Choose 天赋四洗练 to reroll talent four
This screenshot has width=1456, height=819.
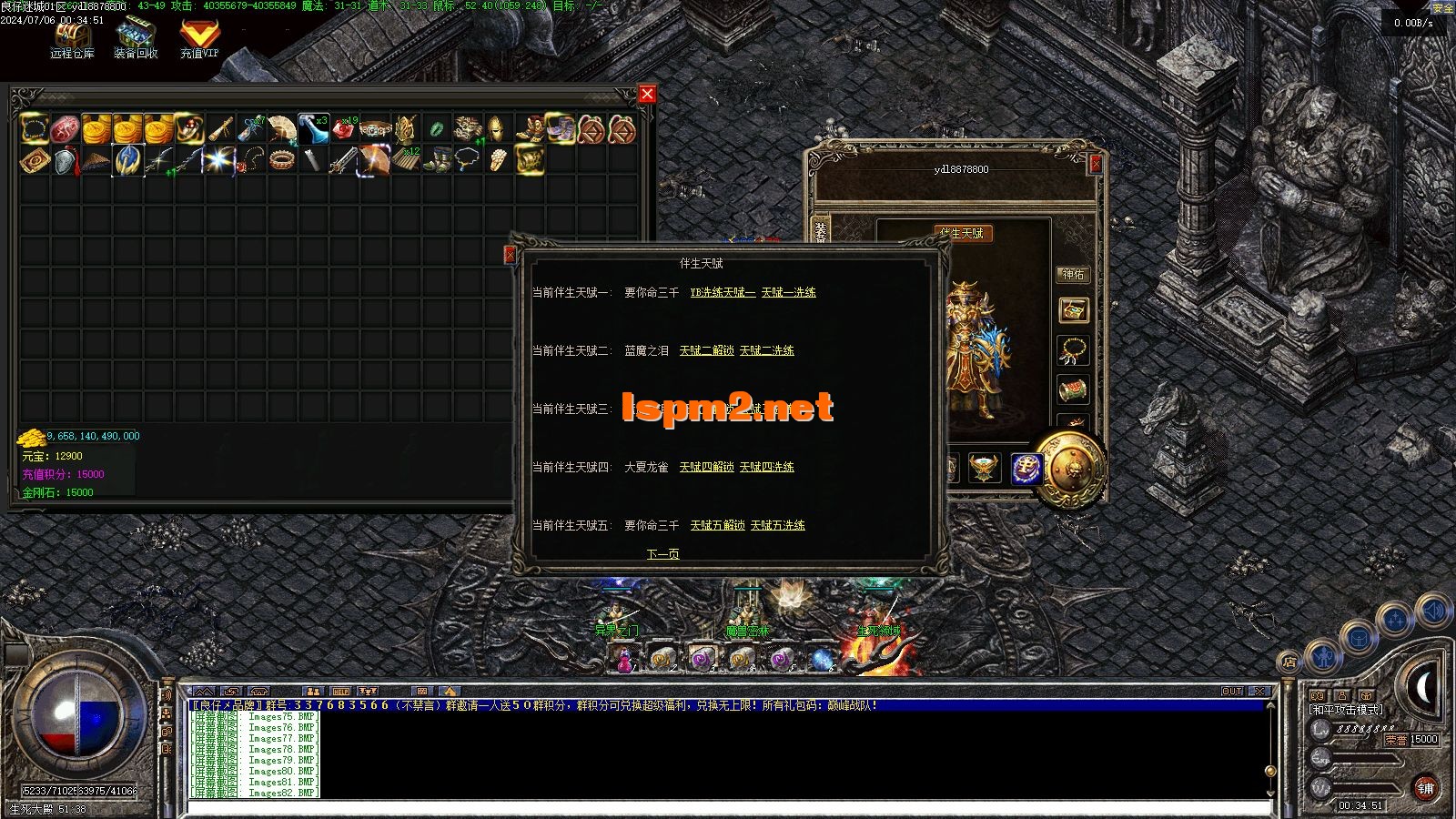(766, 467)
